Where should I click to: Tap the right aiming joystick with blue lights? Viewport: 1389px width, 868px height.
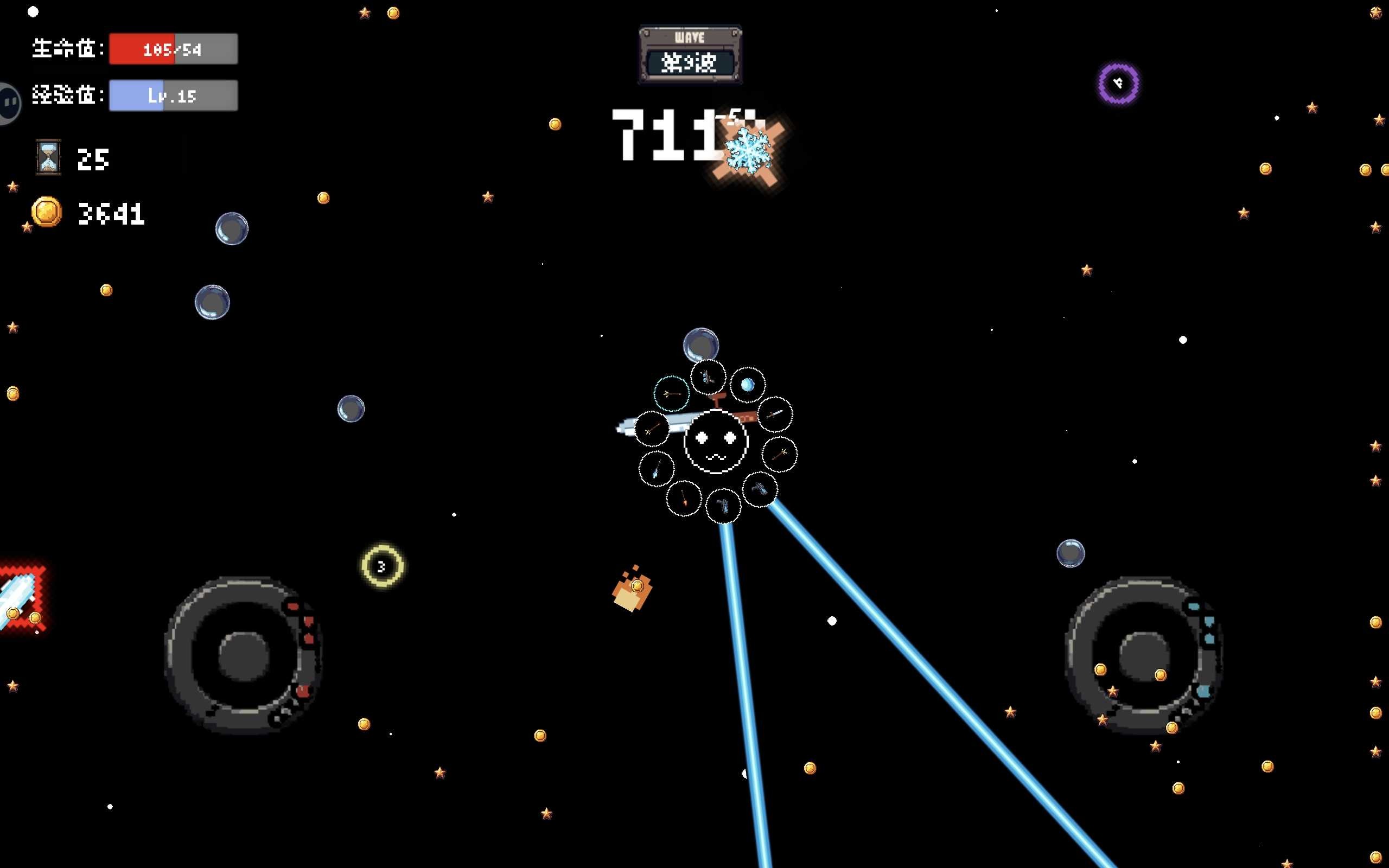(1143, 655)
